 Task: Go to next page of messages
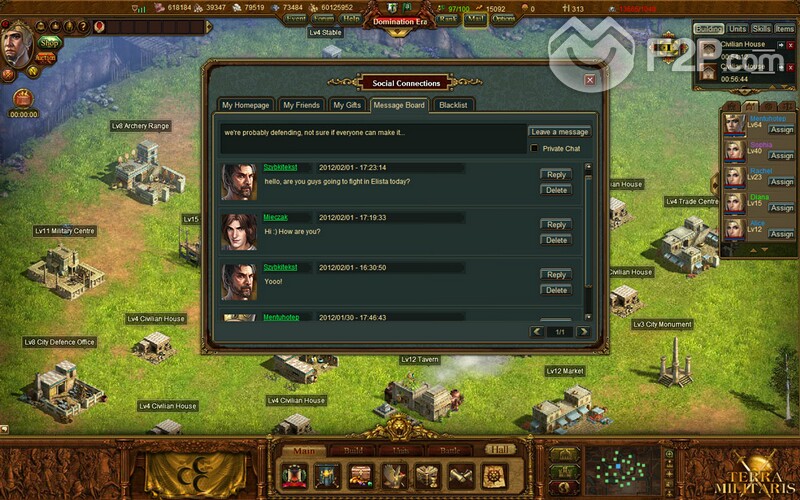[582, 331]
